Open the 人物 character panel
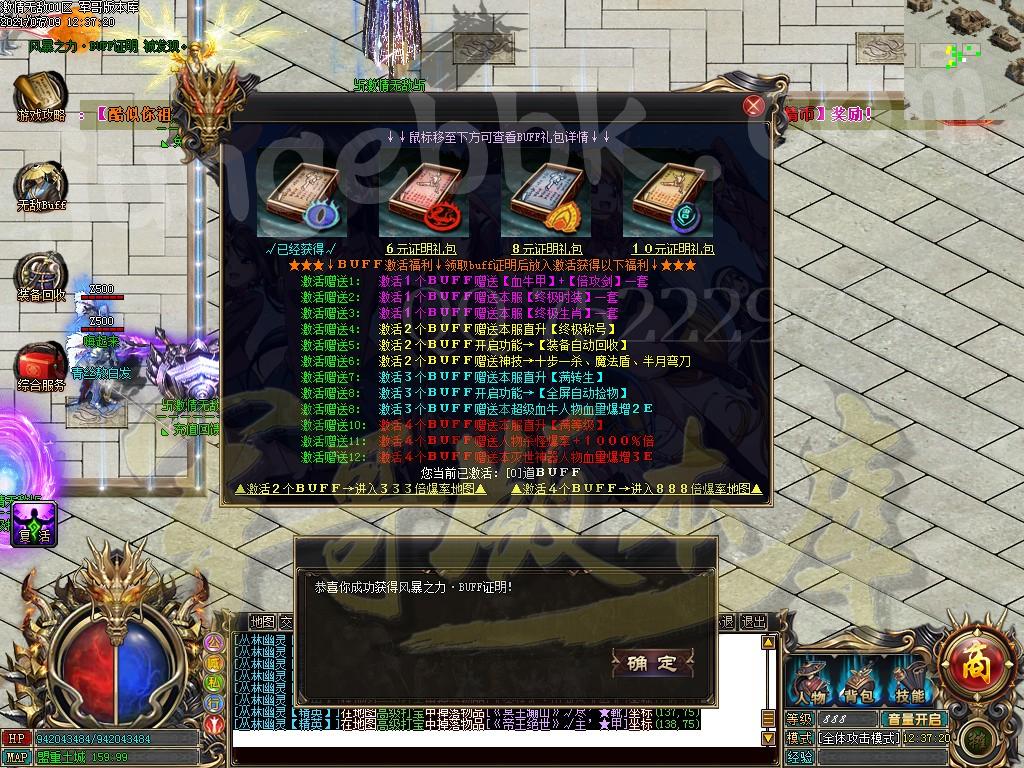 click(809, 682)
